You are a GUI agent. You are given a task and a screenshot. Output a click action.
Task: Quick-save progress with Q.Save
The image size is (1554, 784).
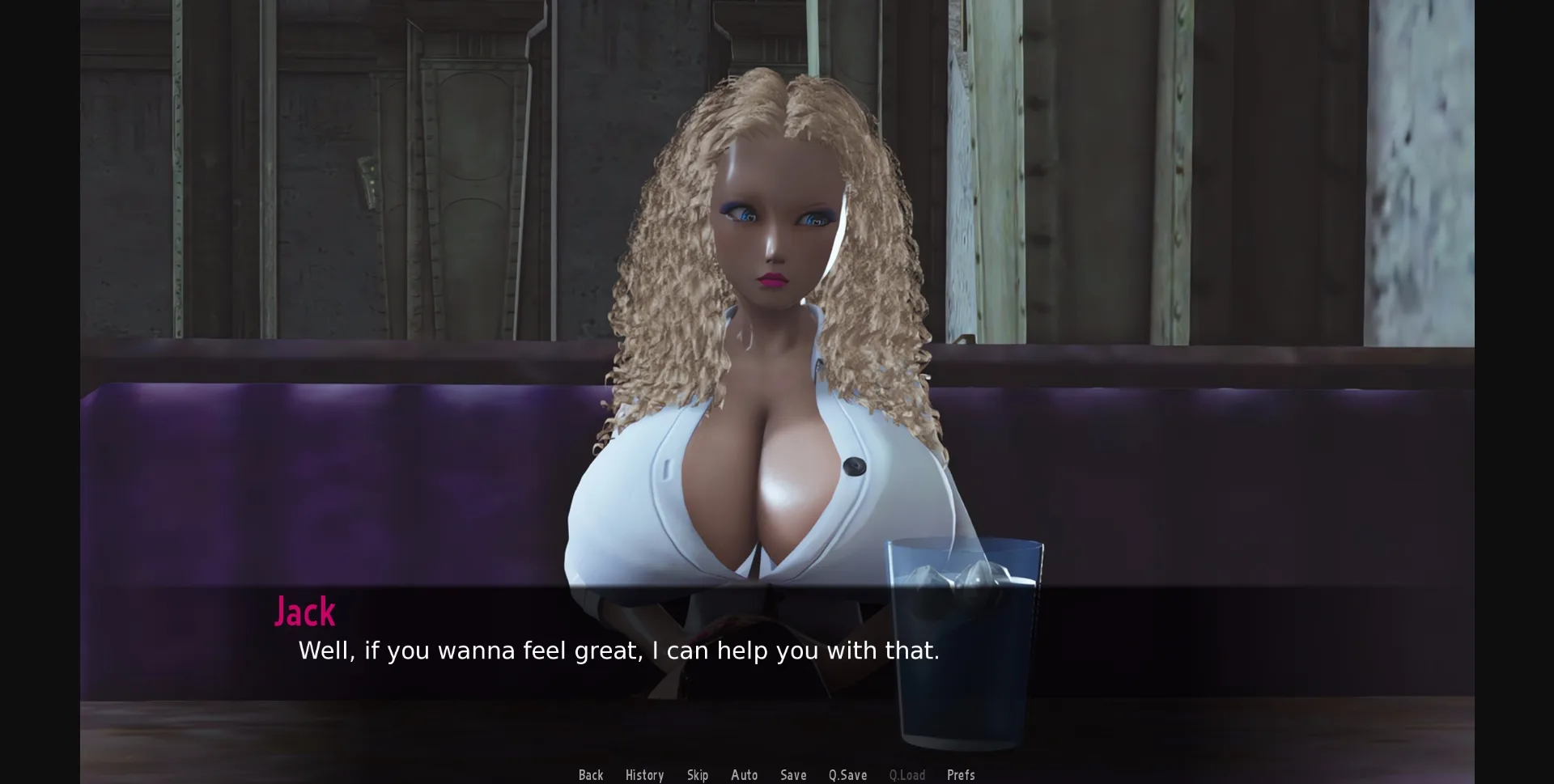click(x=847, y=774)
